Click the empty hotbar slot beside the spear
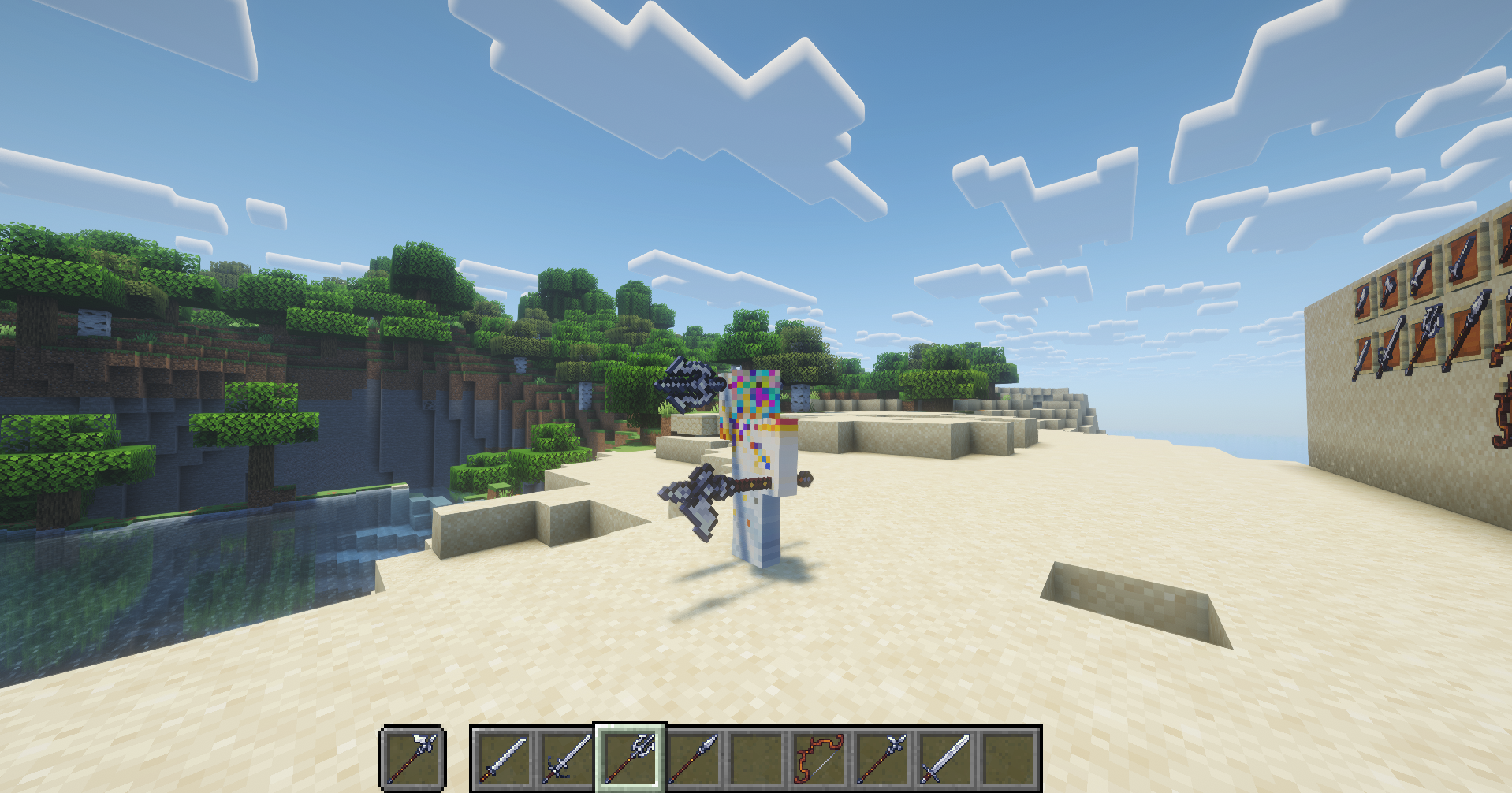 pyautogui.click(x=757, y=756)
